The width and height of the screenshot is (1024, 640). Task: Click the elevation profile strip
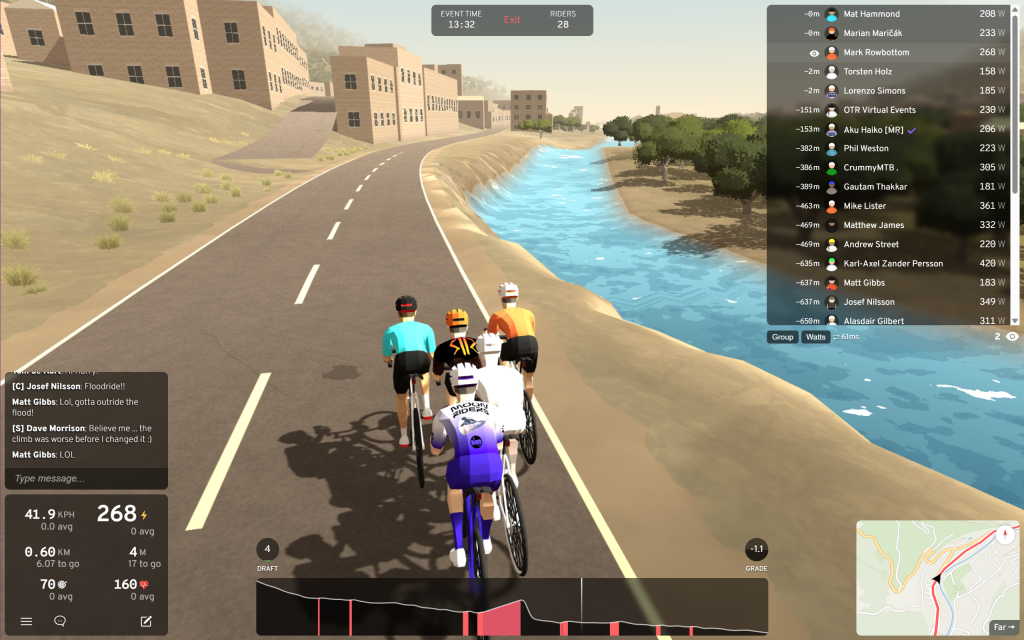[x=511, y=606]
